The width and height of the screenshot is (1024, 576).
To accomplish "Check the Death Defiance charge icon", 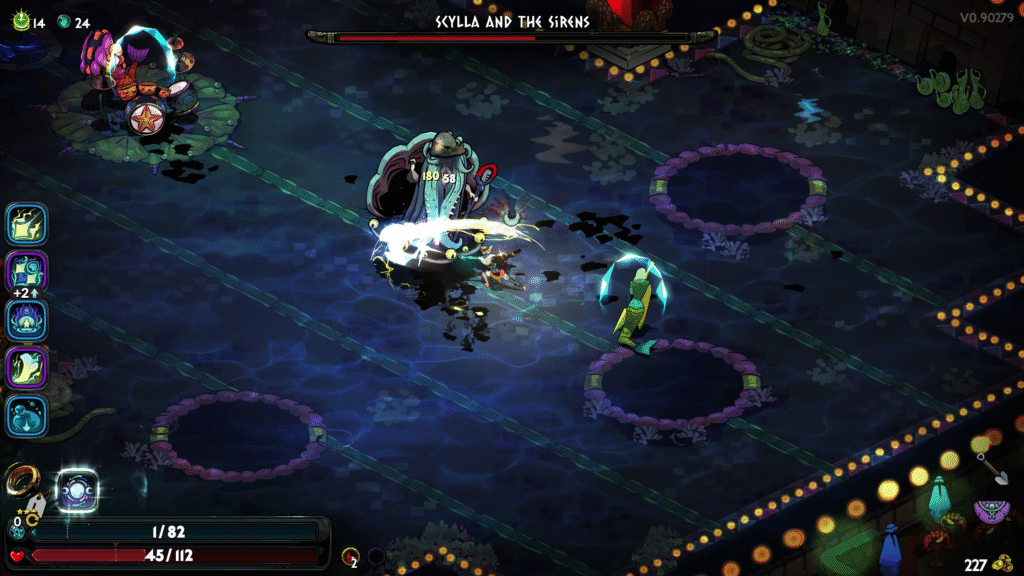I will coord(349,555).
